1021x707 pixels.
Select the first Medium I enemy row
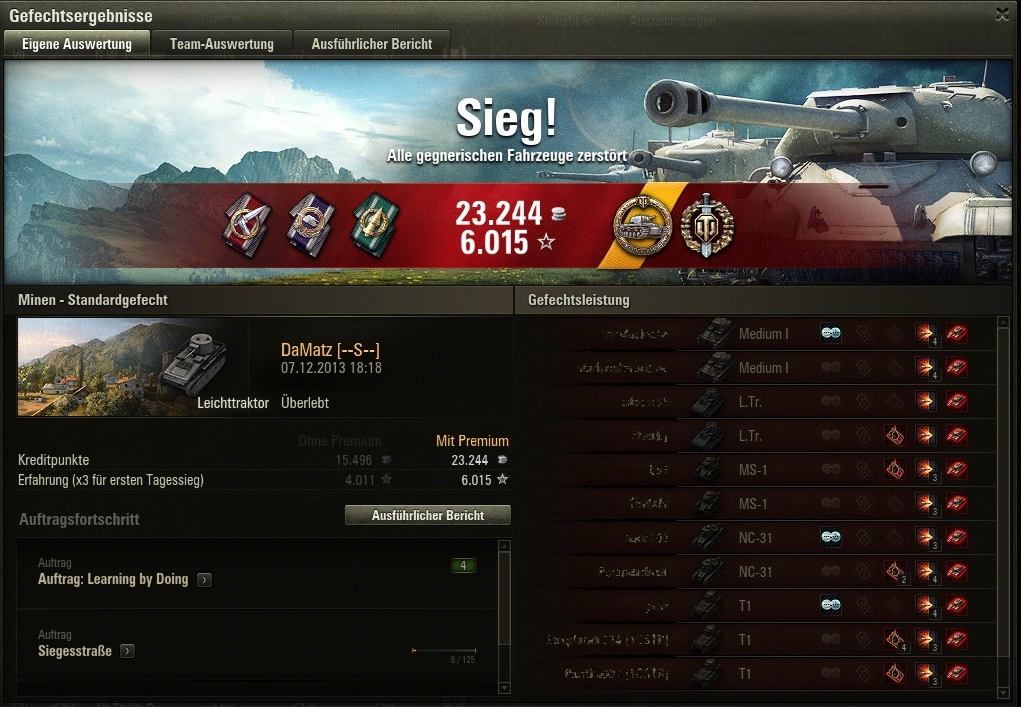(760, 334)
